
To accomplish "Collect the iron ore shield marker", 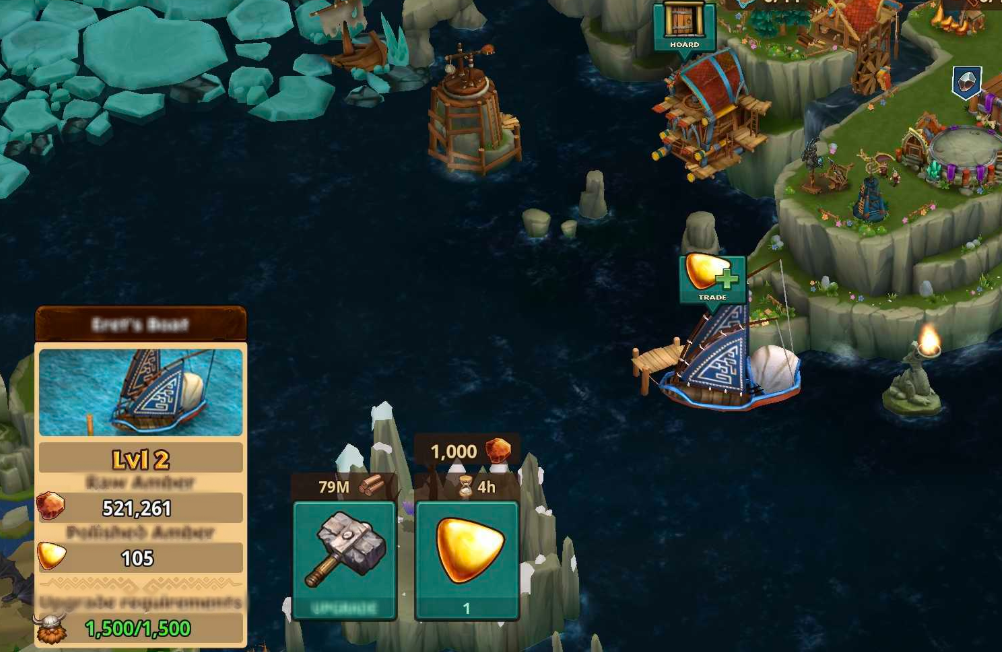I will tap(965, 82).
